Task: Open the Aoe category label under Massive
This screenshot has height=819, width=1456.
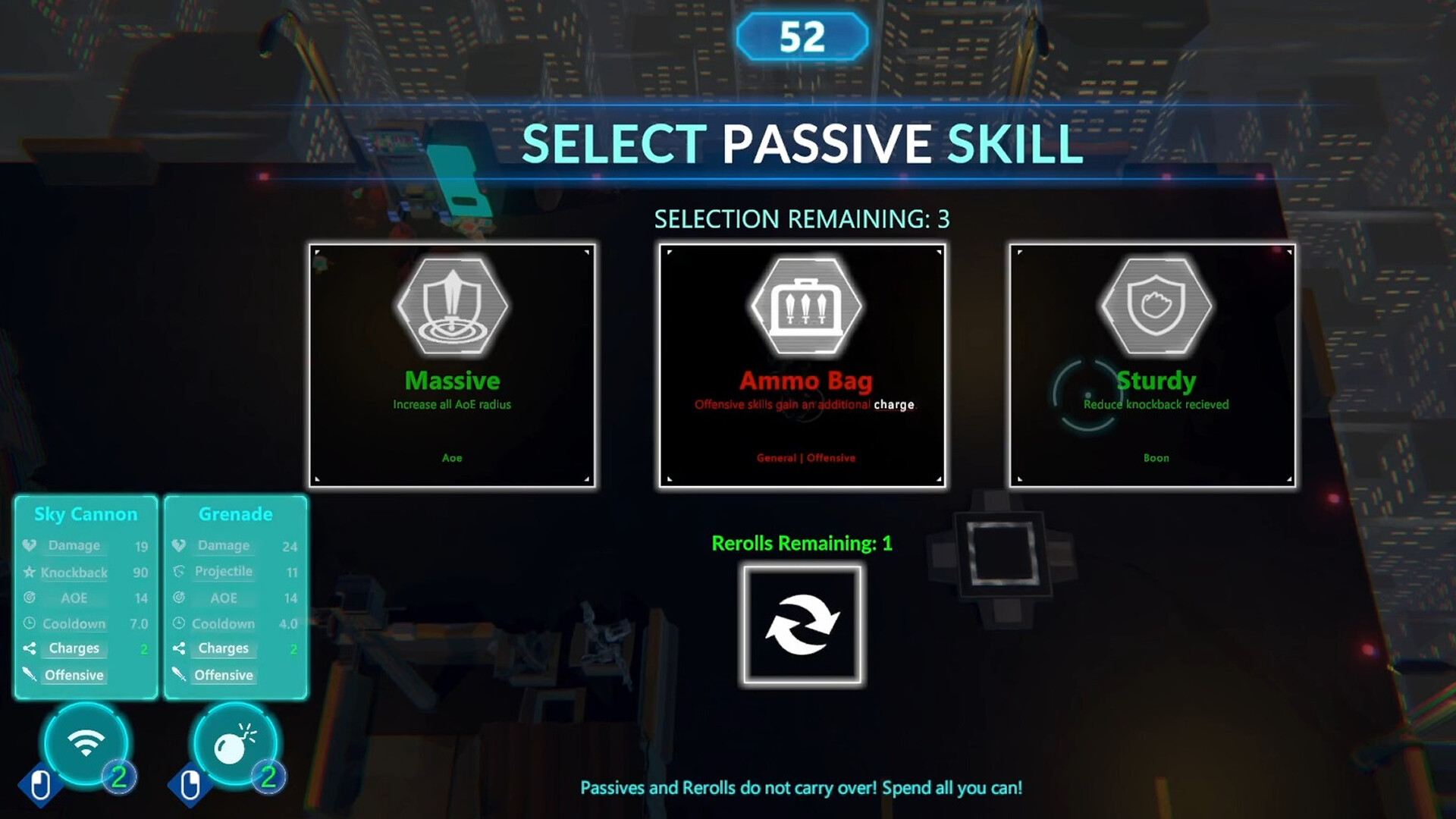Action: click(x=451, y=457)
